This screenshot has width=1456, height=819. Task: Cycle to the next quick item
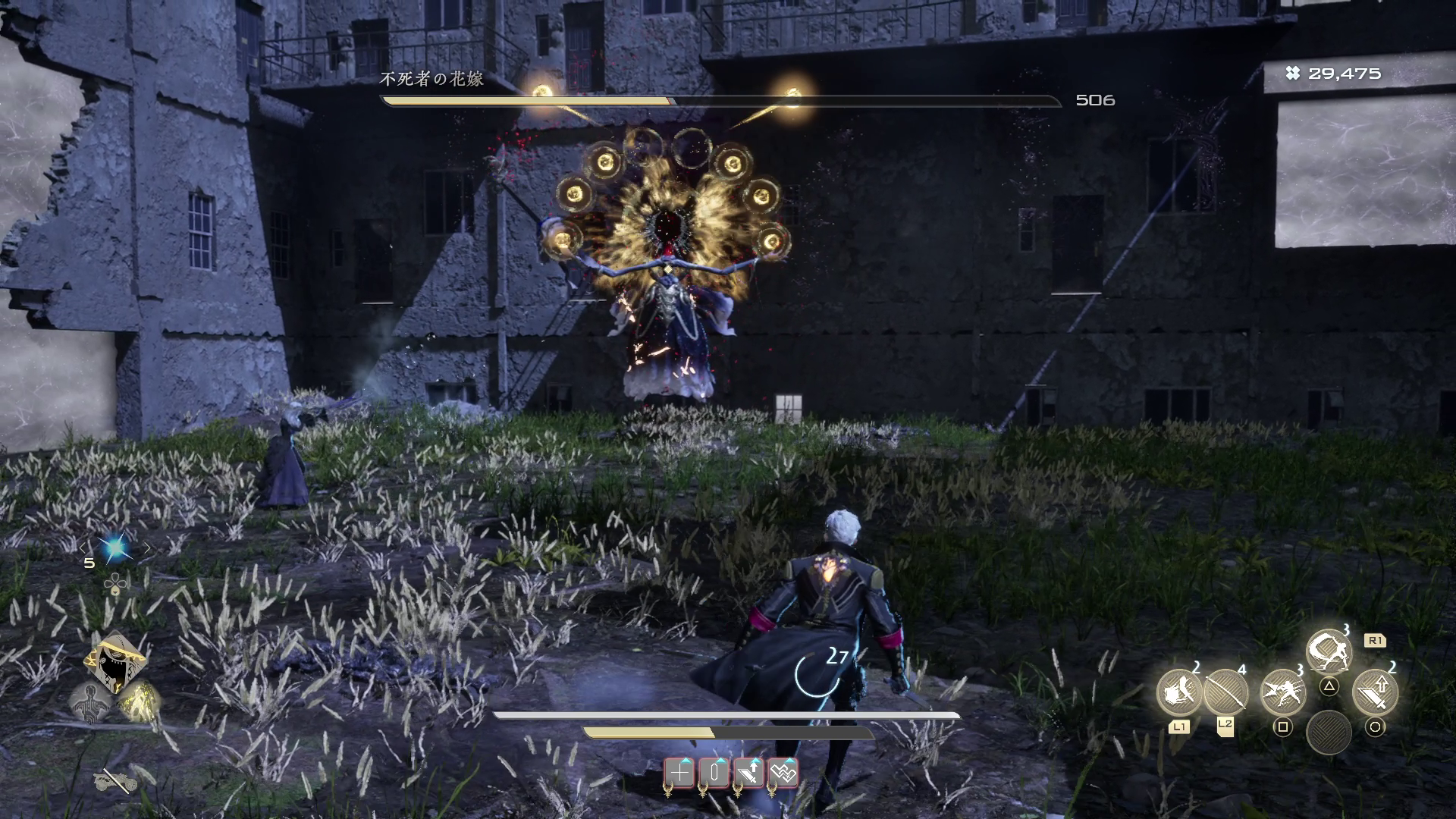[147, 548]
